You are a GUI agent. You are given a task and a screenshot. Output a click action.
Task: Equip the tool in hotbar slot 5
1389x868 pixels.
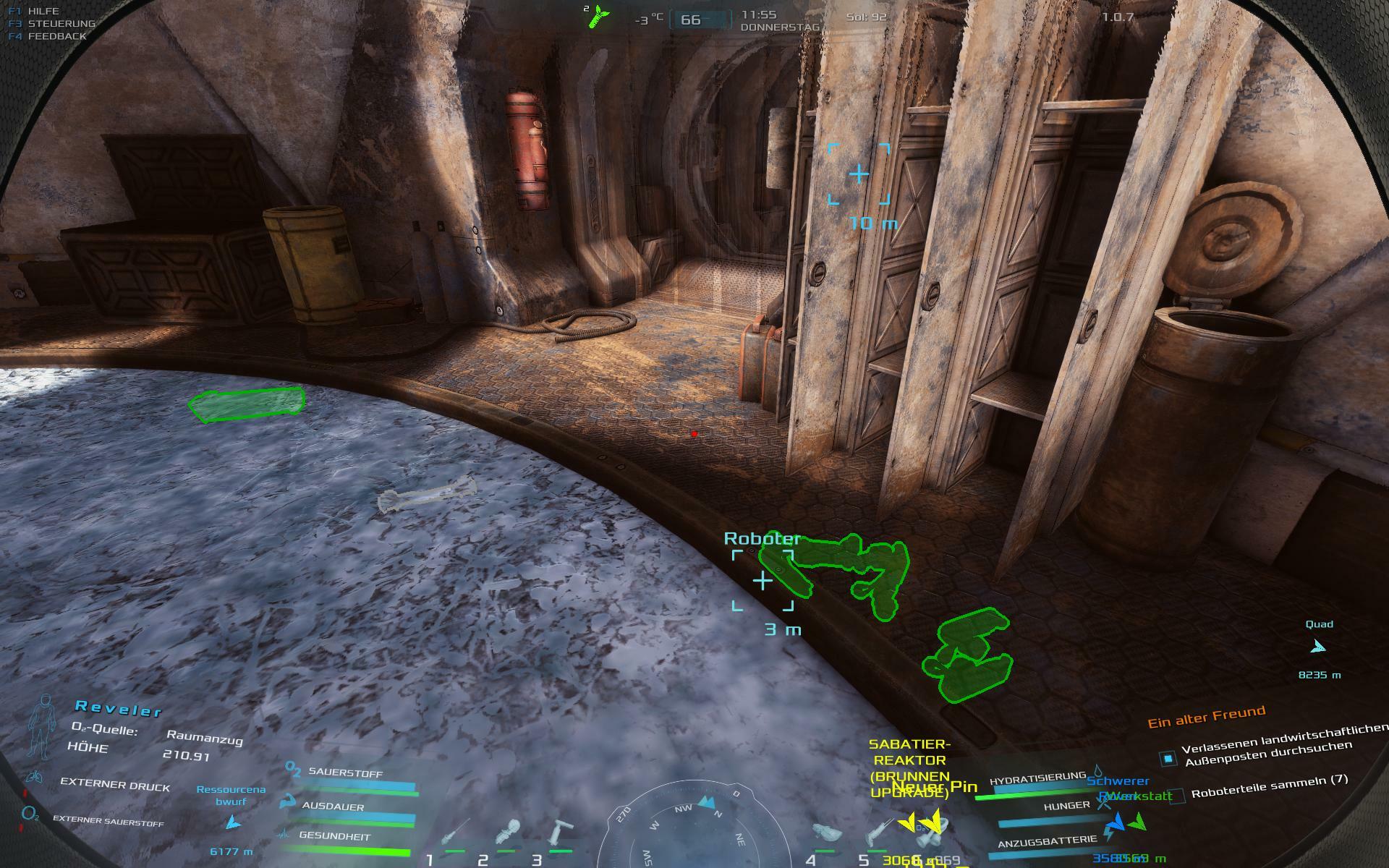[x=880, y=833]
